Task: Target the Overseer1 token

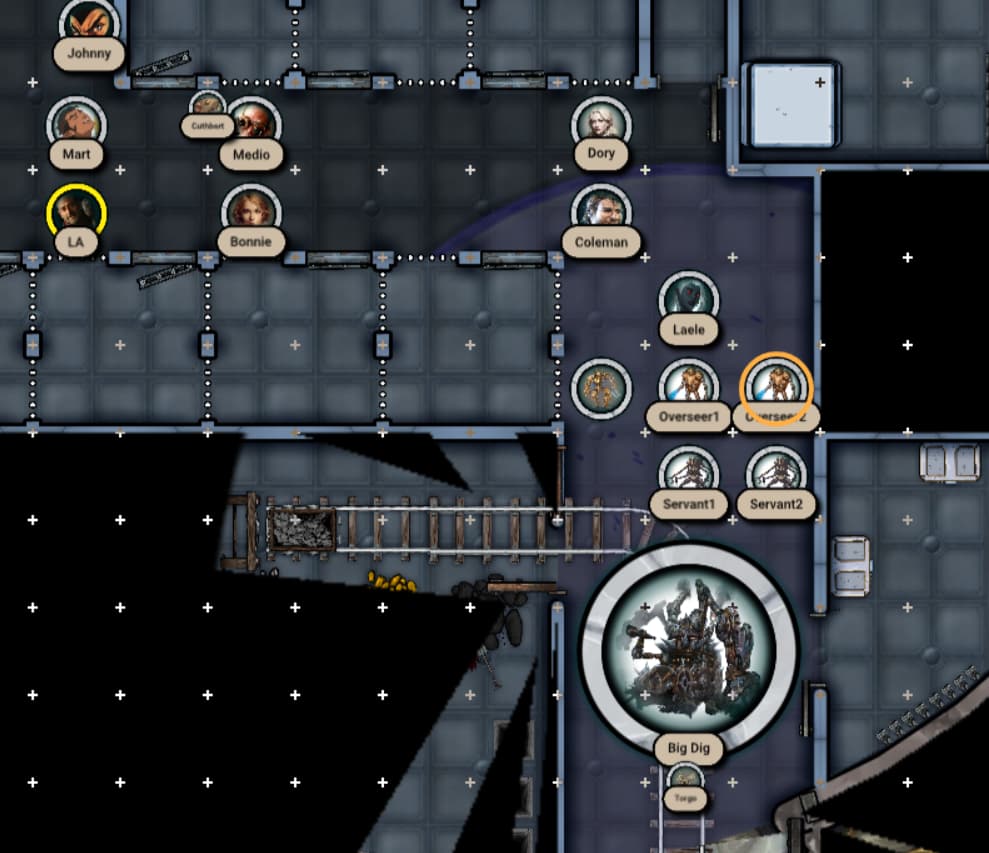Action: (689, 386)
